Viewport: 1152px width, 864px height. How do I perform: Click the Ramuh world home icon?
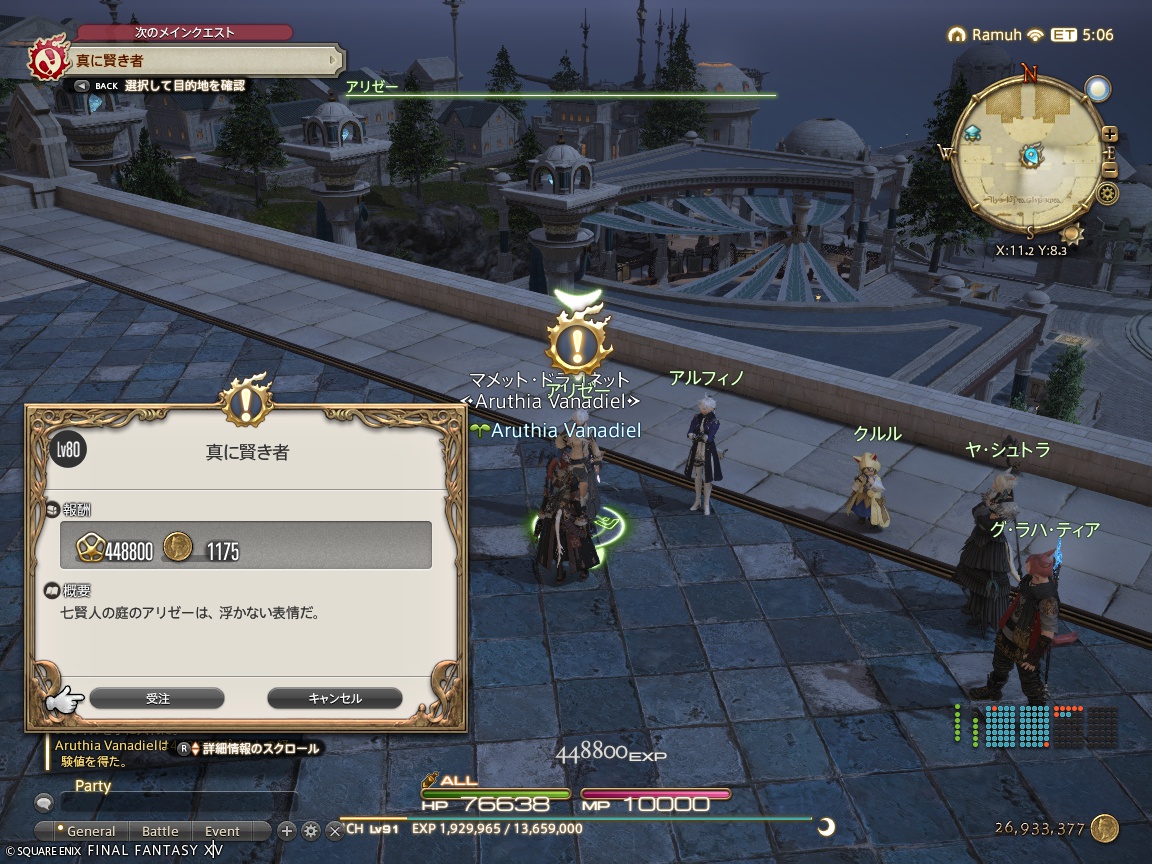pos(957,35)
